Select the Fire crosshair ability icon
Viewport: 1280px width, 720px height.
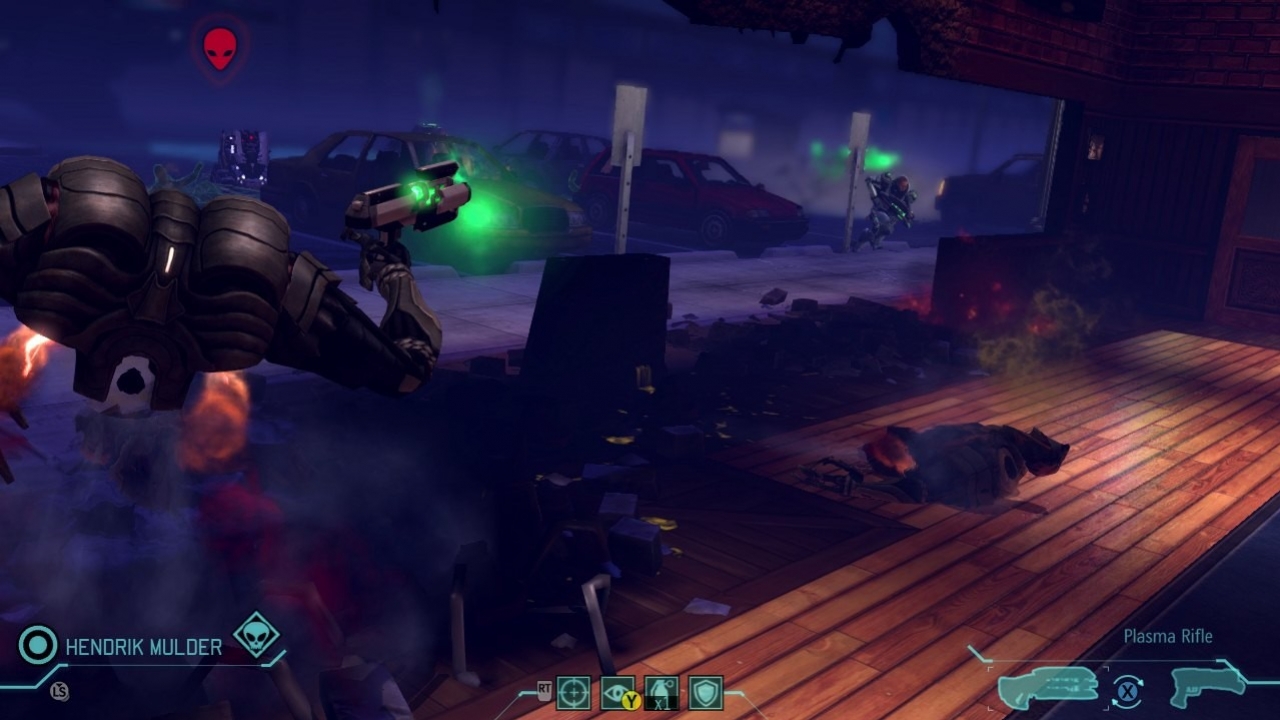tap(572, 690)
